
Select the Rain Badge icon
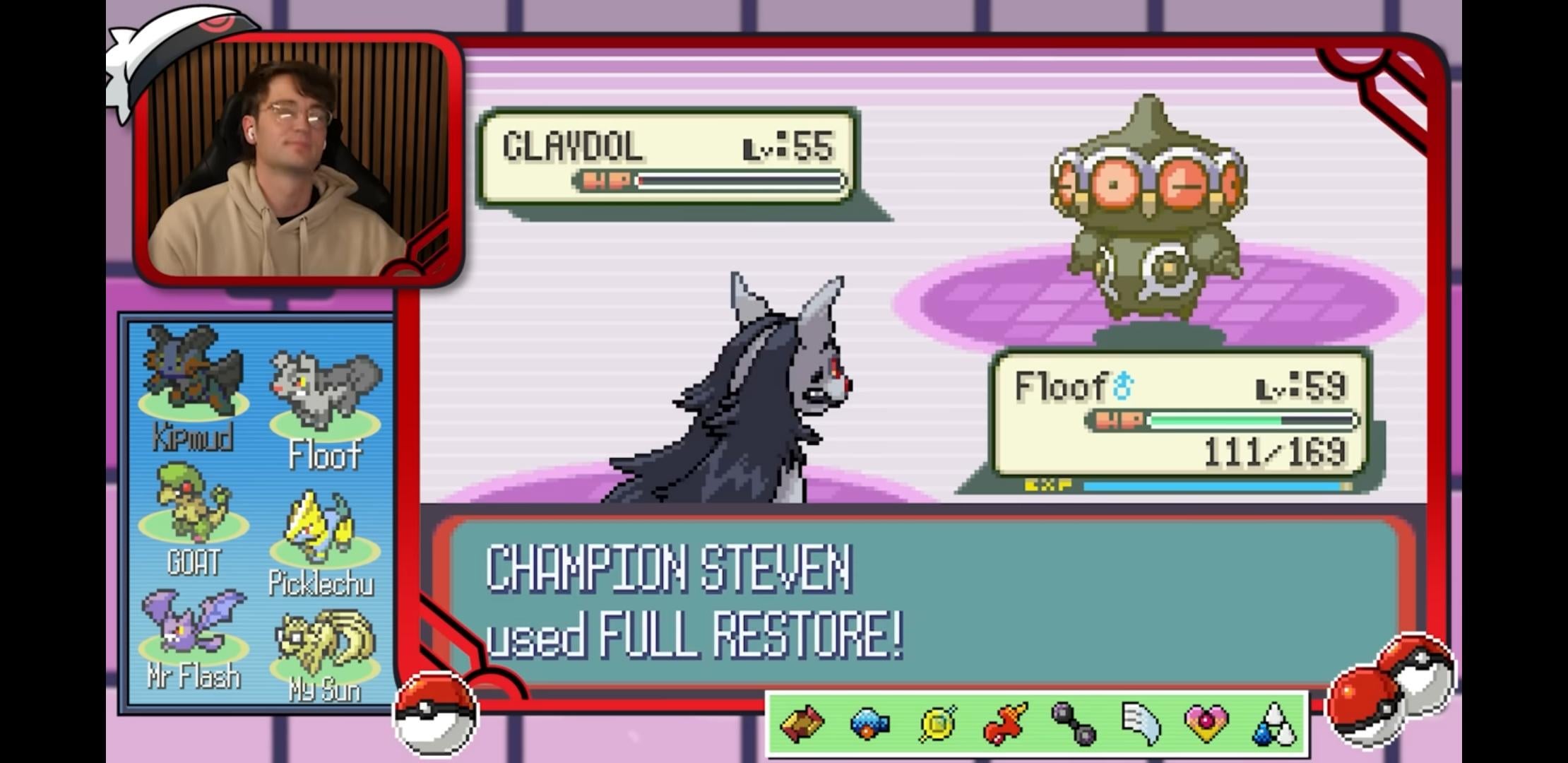pos(1273,723)
